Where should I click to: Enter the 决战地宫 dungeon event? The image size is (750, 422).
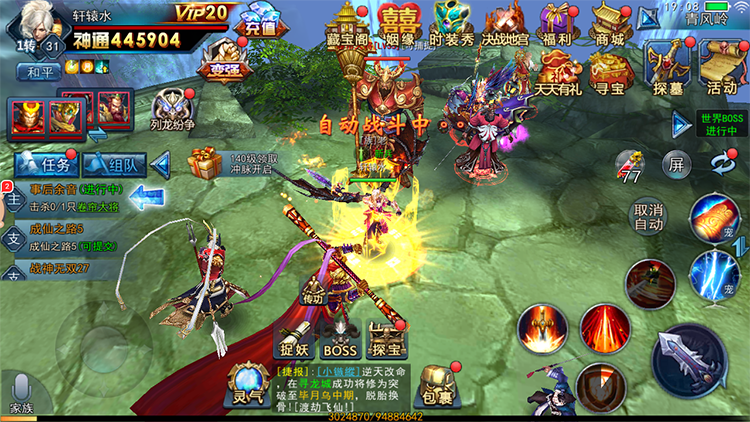(505, 24)
